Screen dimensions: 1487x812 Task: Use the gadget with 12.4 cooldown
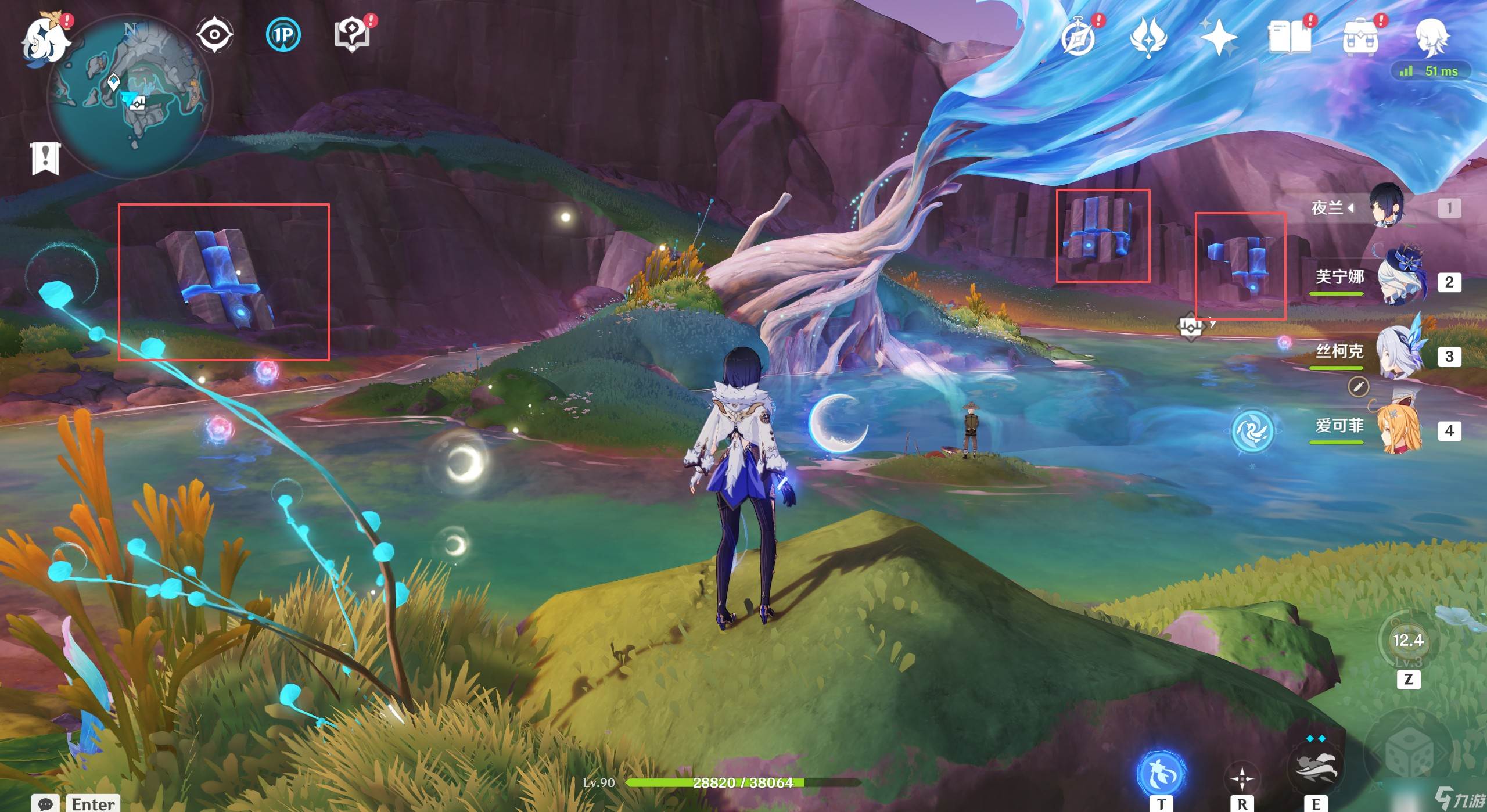tap(1408, 642)
